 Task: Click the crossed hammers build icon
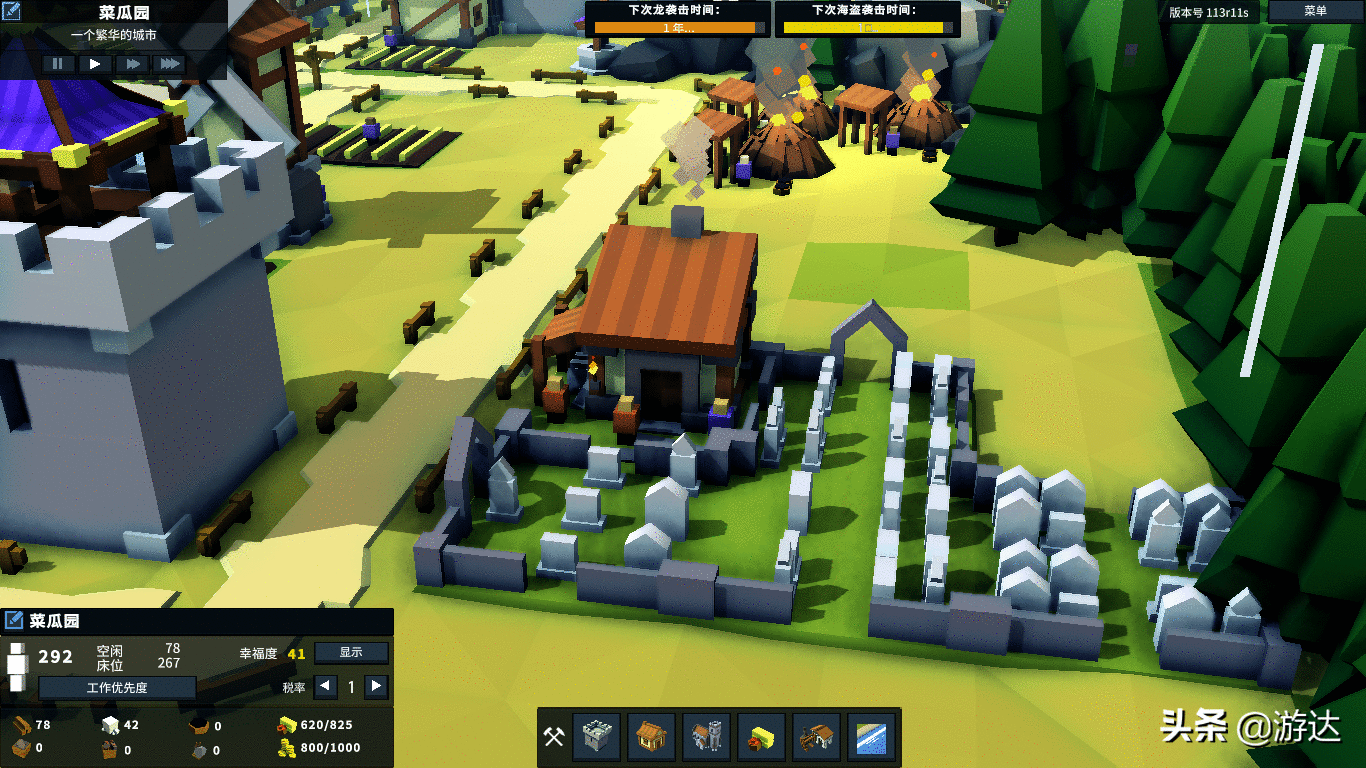pyautogui.click(x=553, y=738)
